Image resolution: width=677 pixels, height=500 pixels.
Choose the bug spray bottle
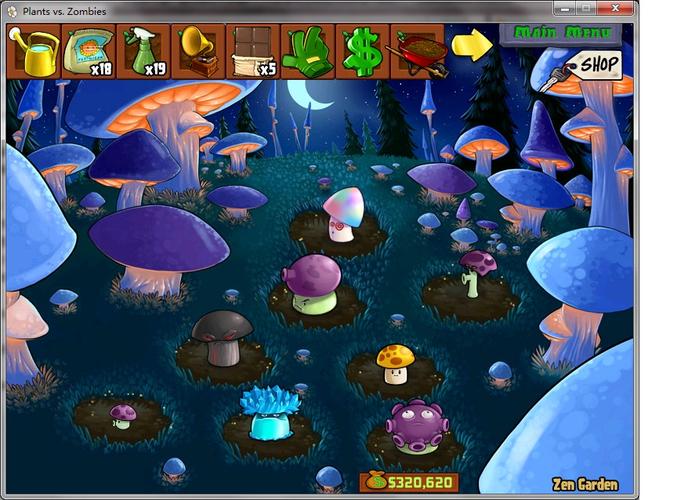click(x=143, y=52)
